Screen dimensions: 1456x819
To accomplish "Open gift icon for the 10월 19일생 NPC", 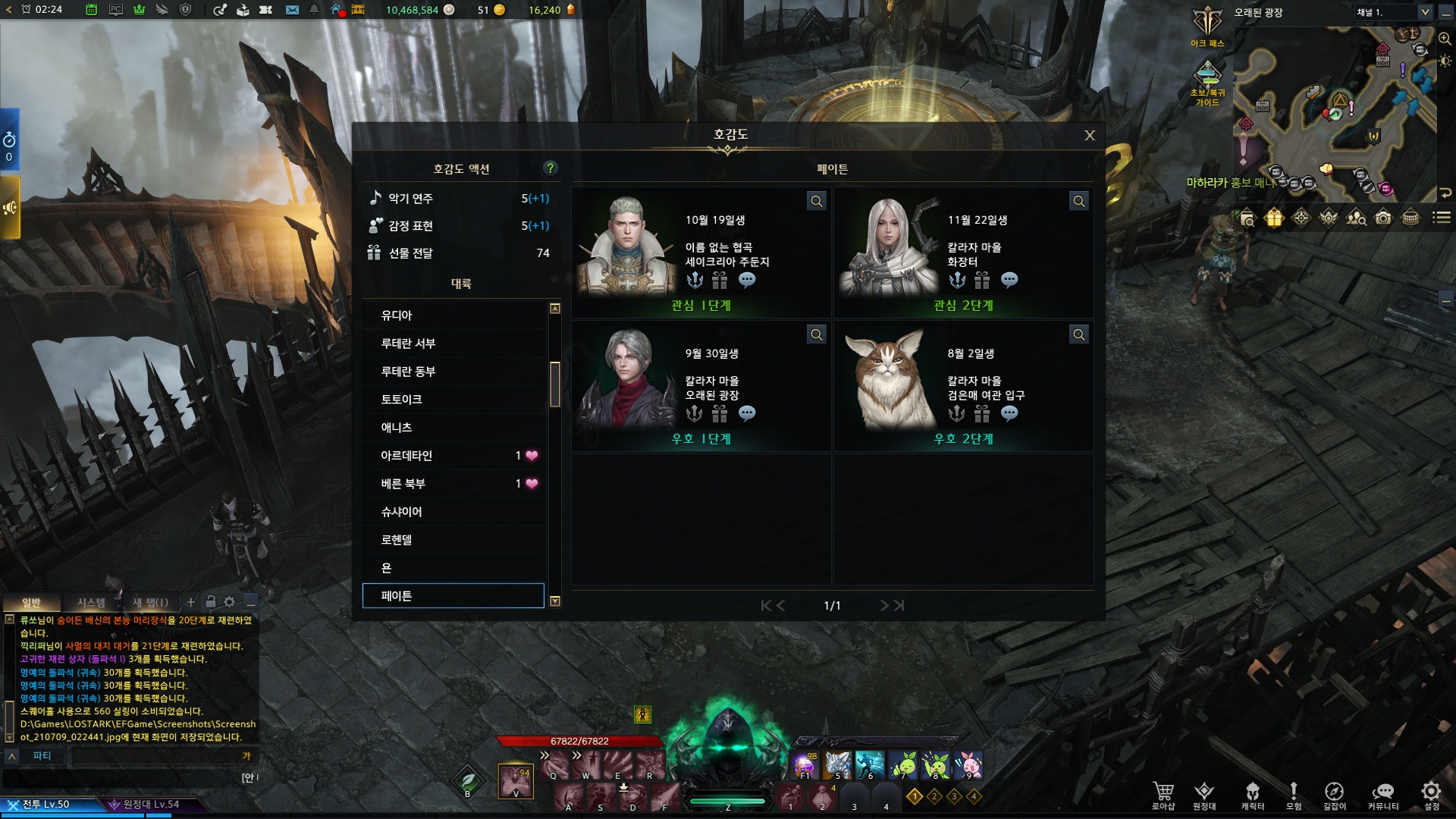I will coord(720,281).
